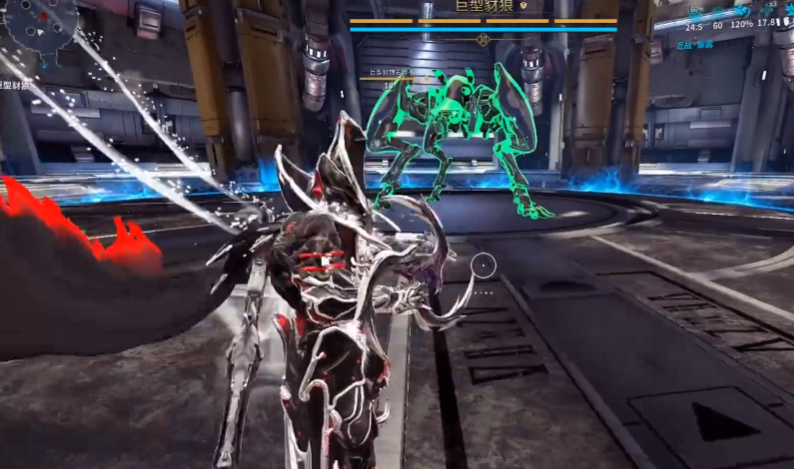The image size is (794, 469).
Task: Select the red enemy marker on the minimap
Action: pos(43,16)
